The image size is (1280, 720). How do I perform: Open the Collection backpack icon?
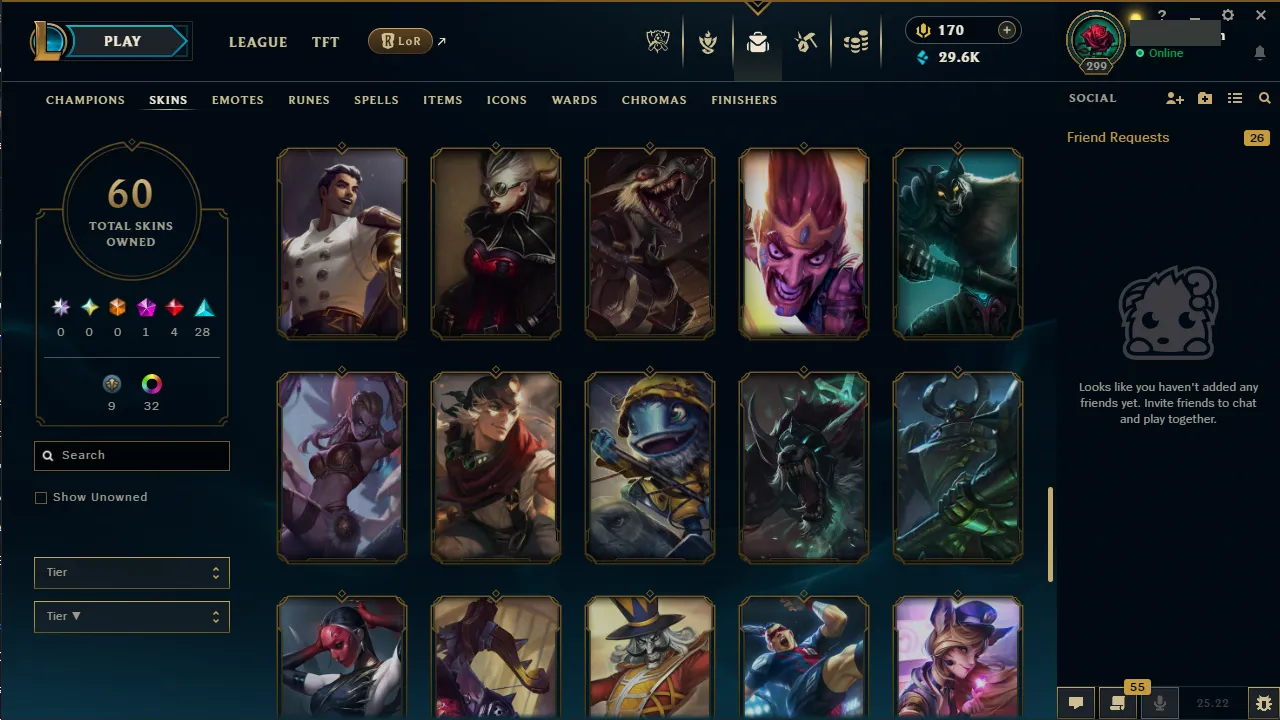coord(757,41)
